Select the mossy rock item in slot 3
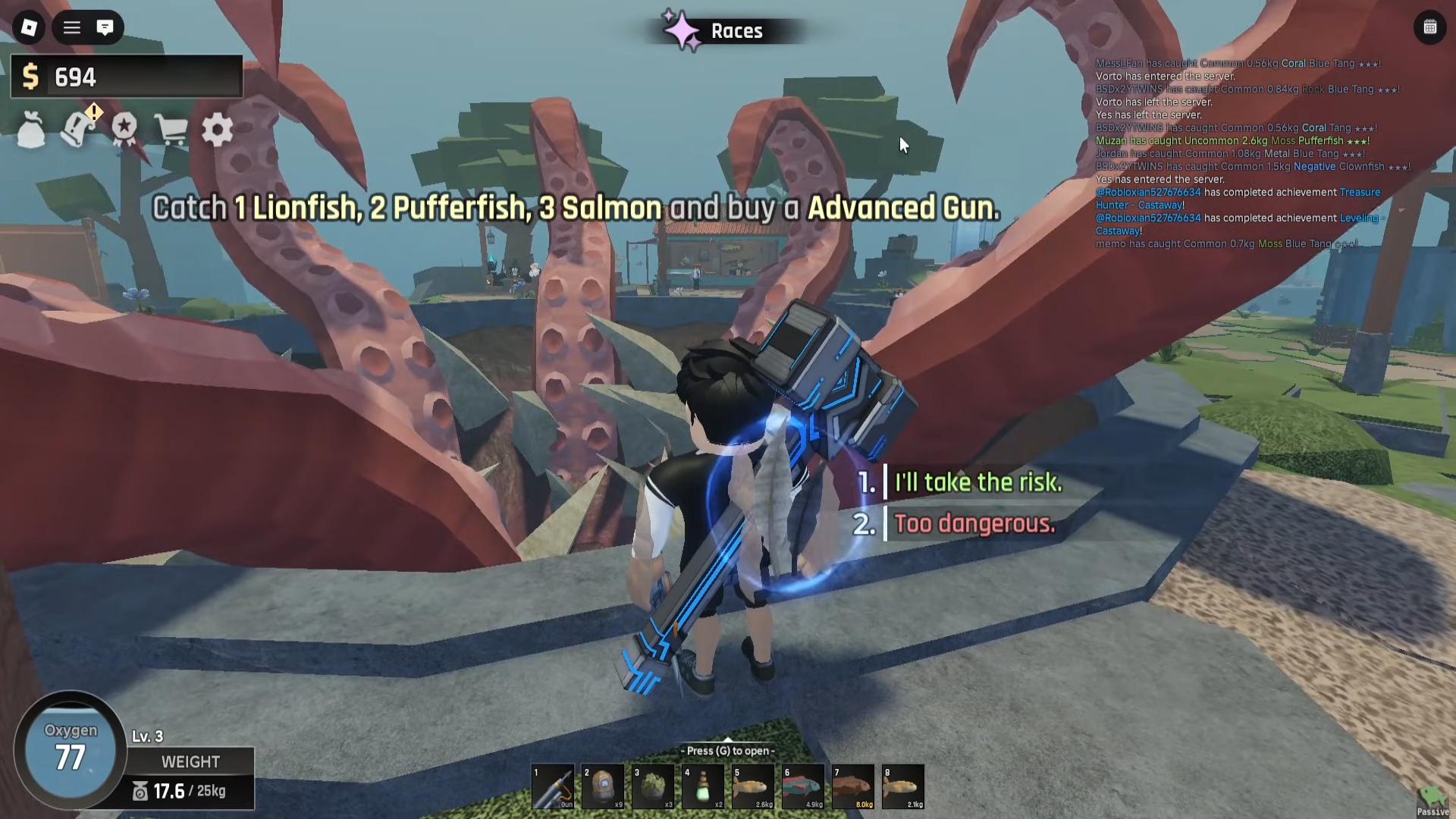Image resolution: width=1456 pixels, height=819 pixels. (x=653, y=786)
